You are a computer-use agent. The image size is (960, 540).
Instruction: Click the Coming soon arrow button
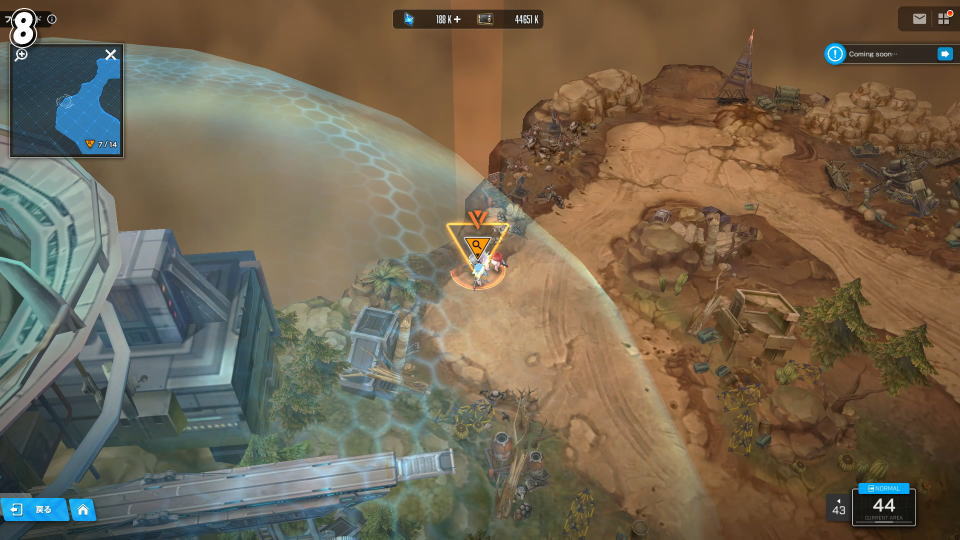coord(944,54)
